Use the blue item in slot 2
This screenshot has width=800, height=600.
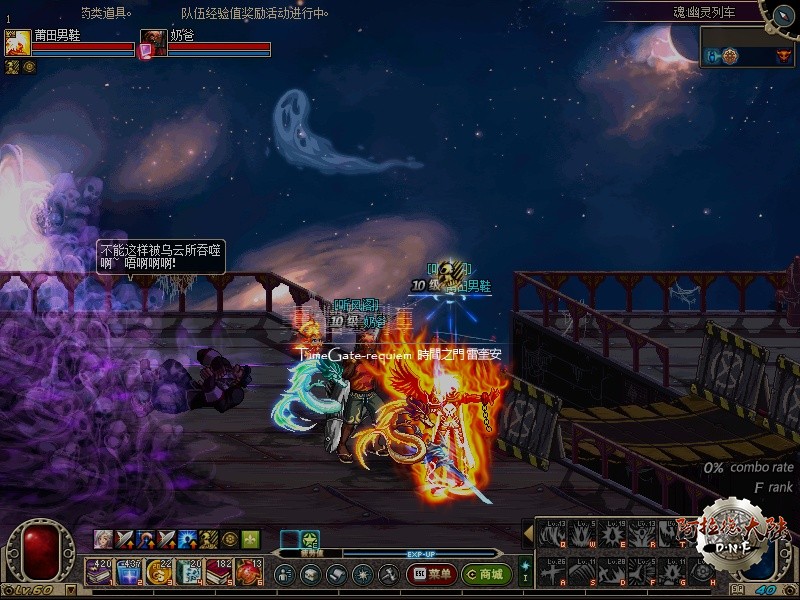129,571
